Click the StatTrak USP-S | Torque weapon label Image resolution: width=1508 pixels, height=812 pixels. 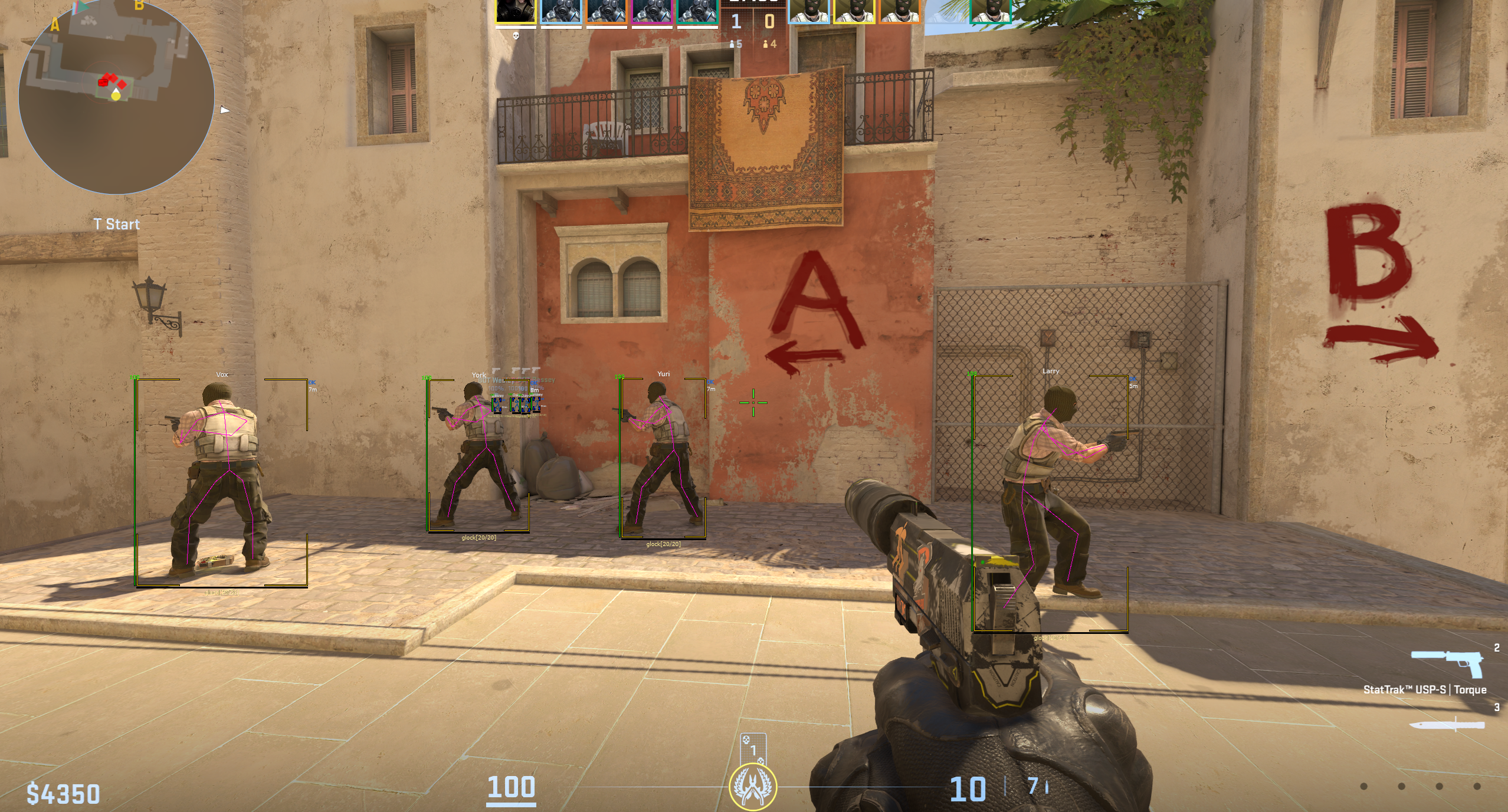pos(1425,688)
